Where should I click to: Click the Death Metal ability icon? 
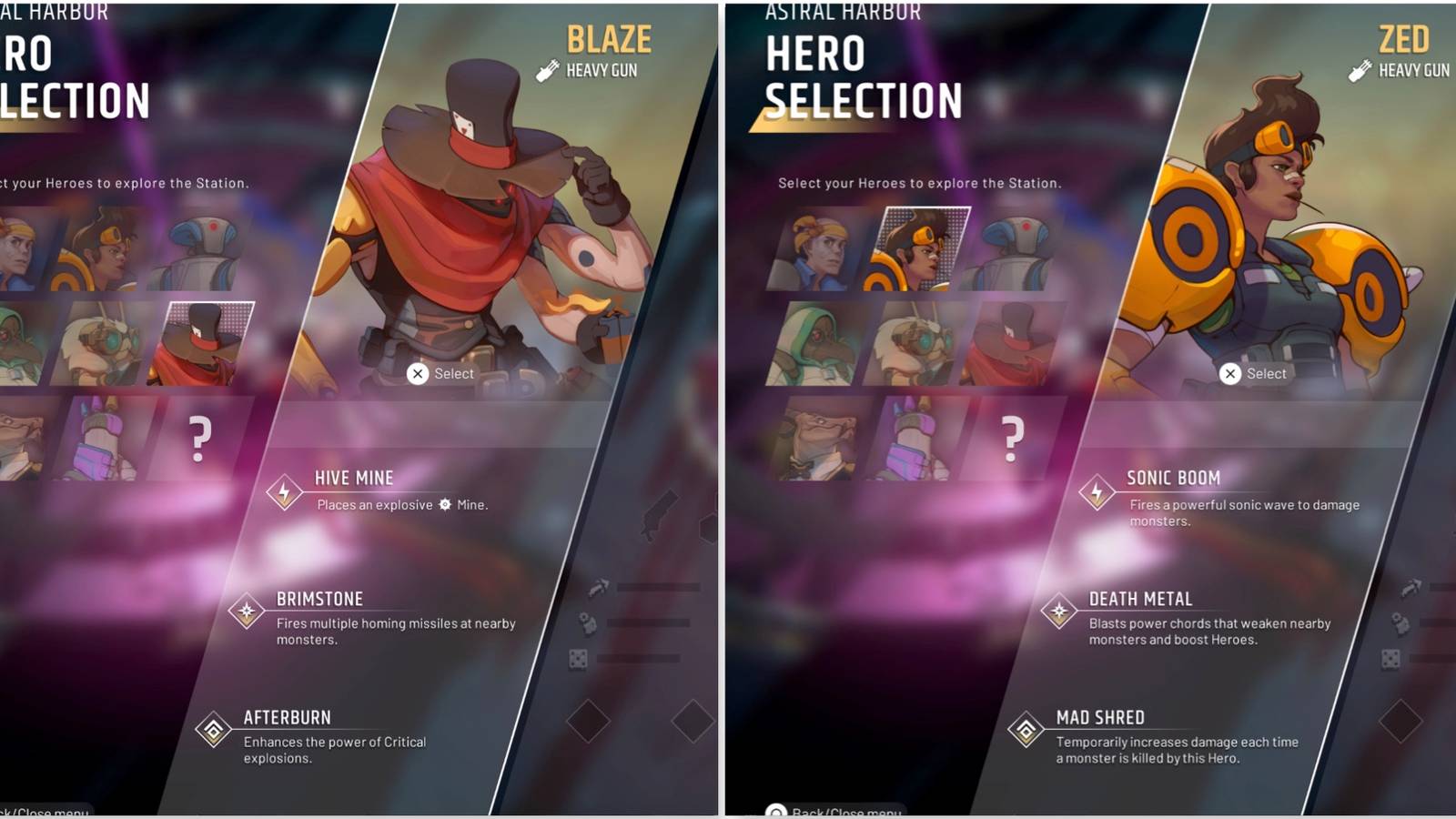coord(1060,611)
